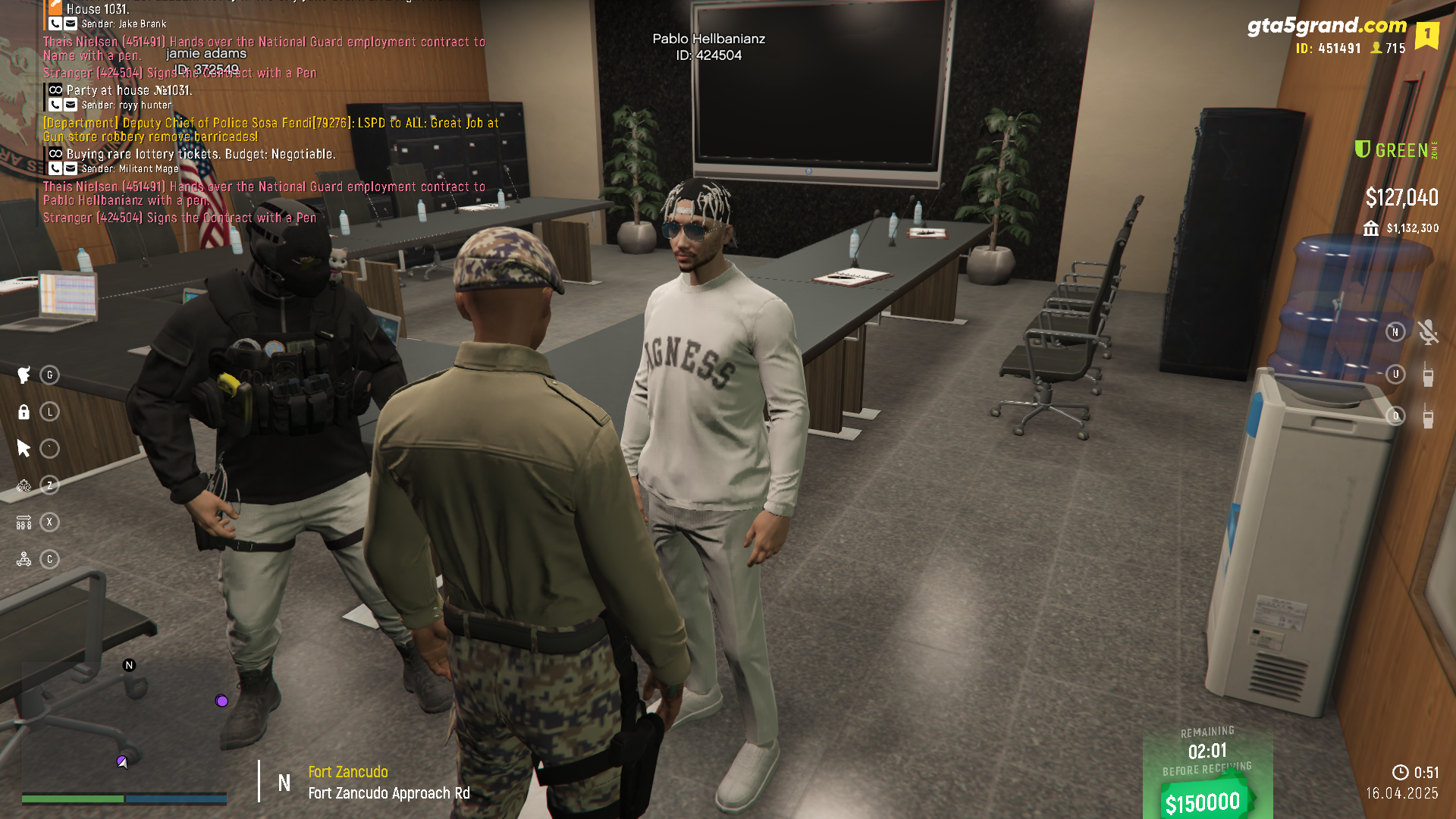Unmute the crossed-out microphone icon

(x=1428, y=332)
